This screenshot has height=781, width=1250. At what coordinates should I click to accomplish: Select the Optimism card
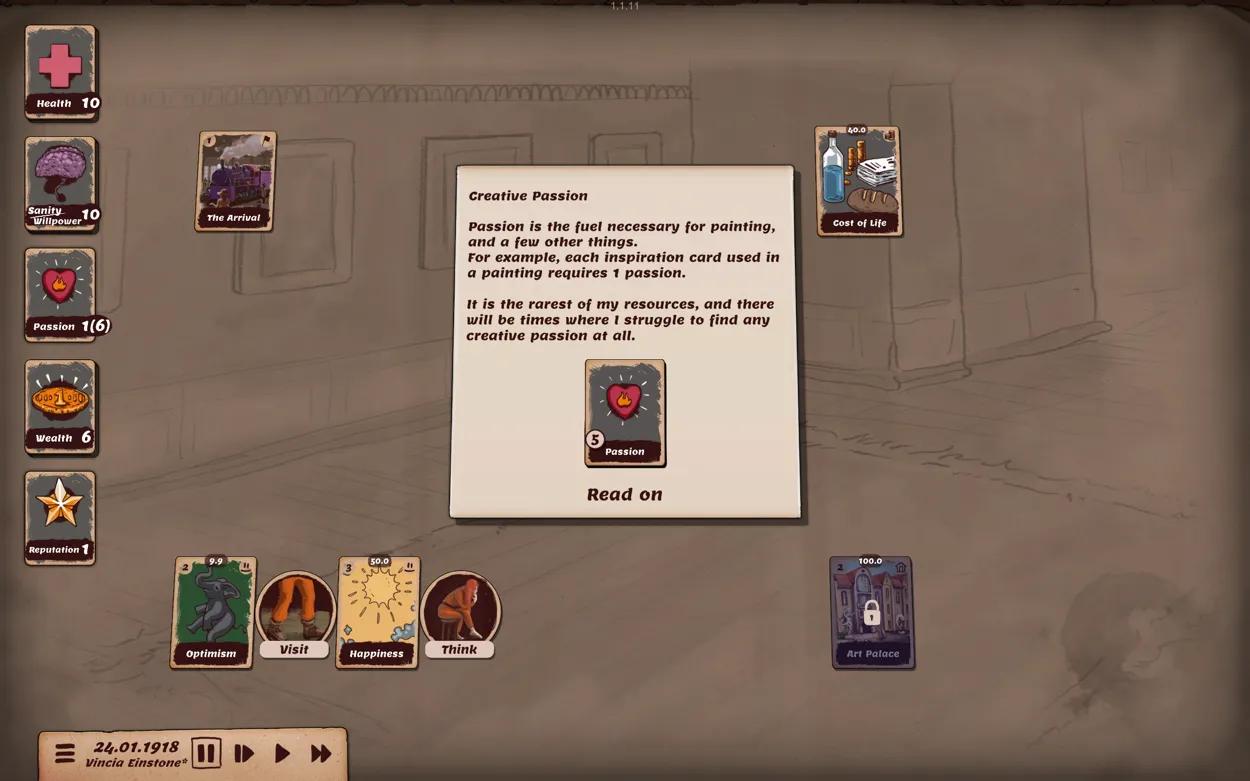tap(212, 612)
